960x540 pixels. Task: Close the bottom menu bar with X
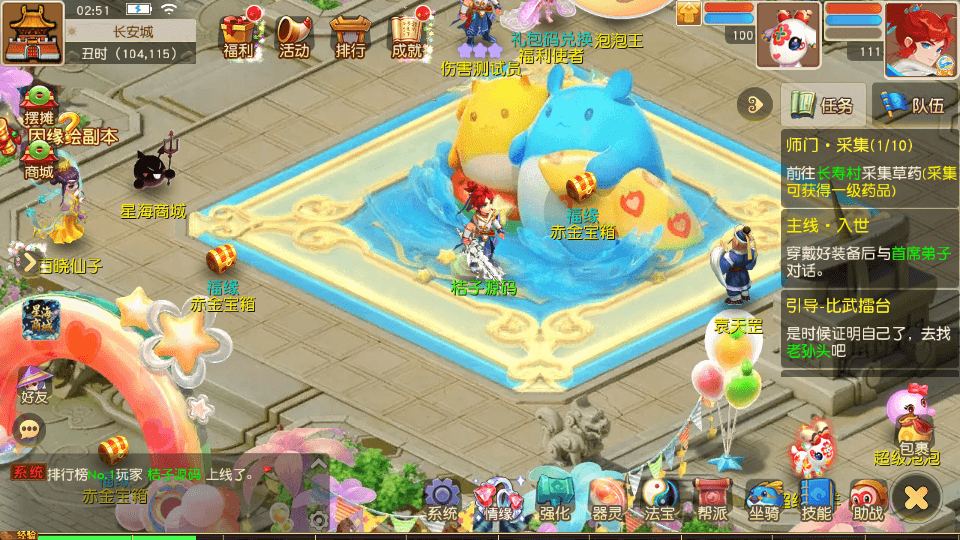916,496
